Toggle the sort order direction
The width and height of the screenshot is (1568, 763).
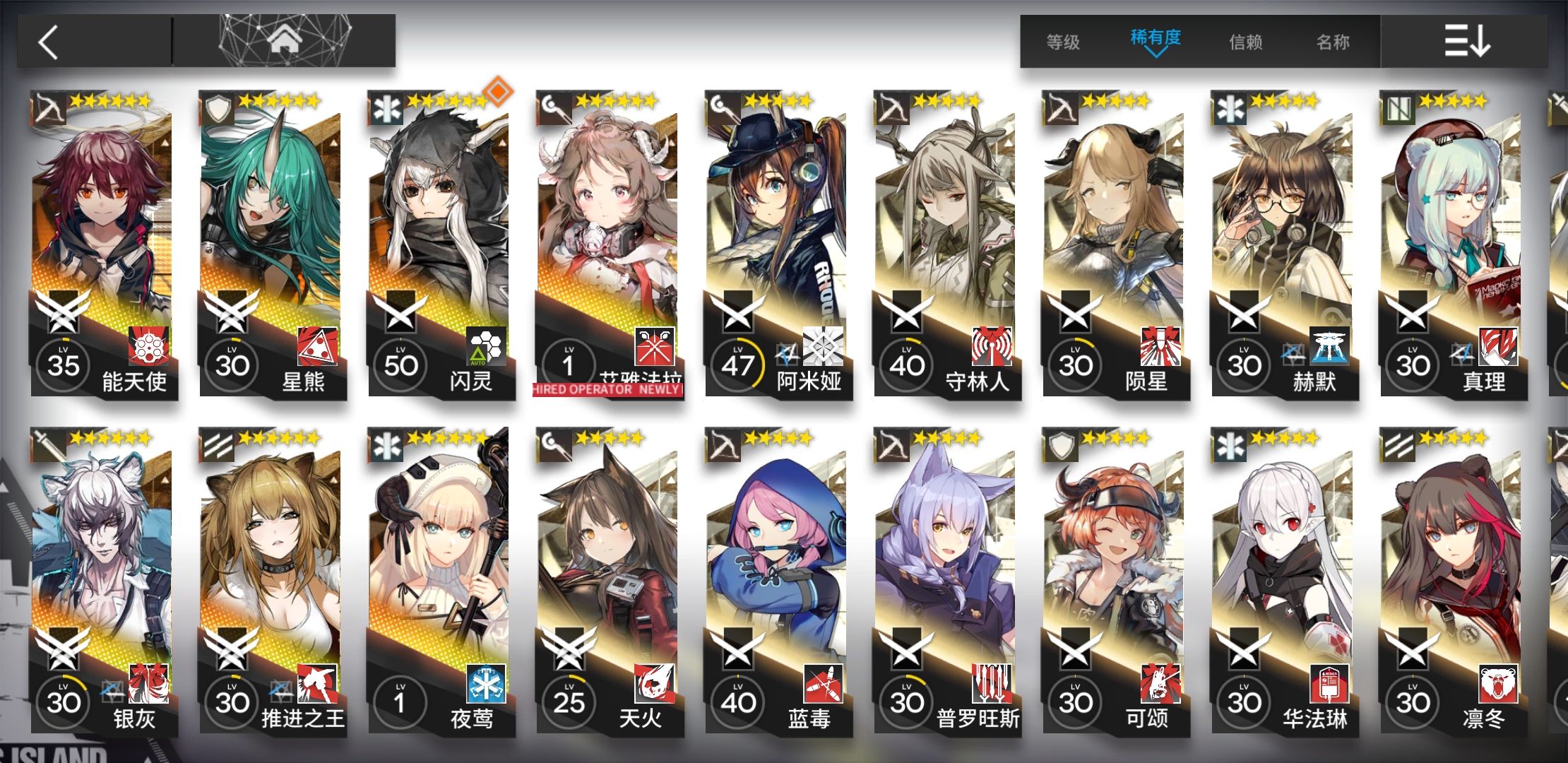tap(1466, 41)
